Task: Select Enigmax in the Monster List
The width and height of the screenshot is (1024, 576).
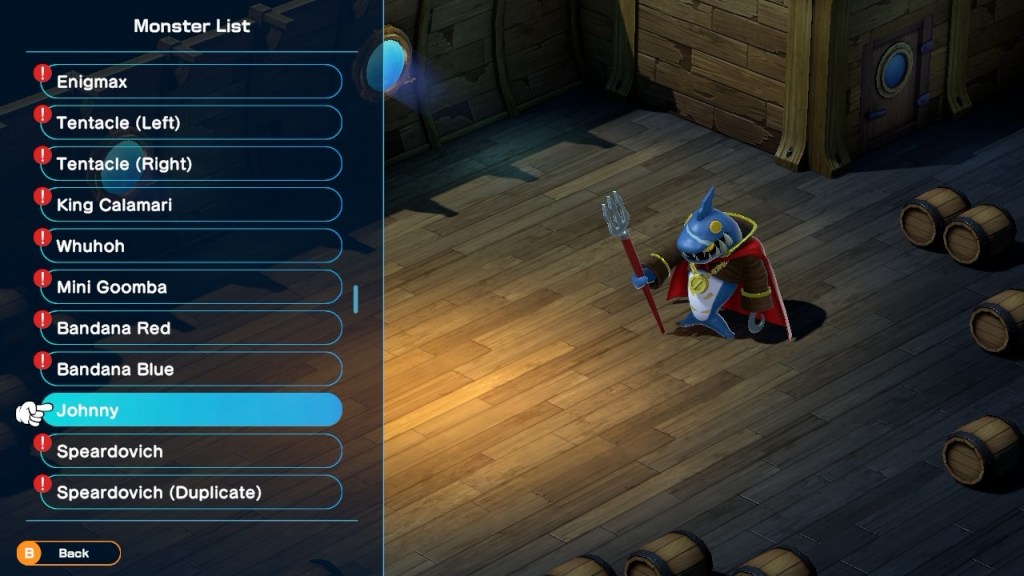Action: 190,82
